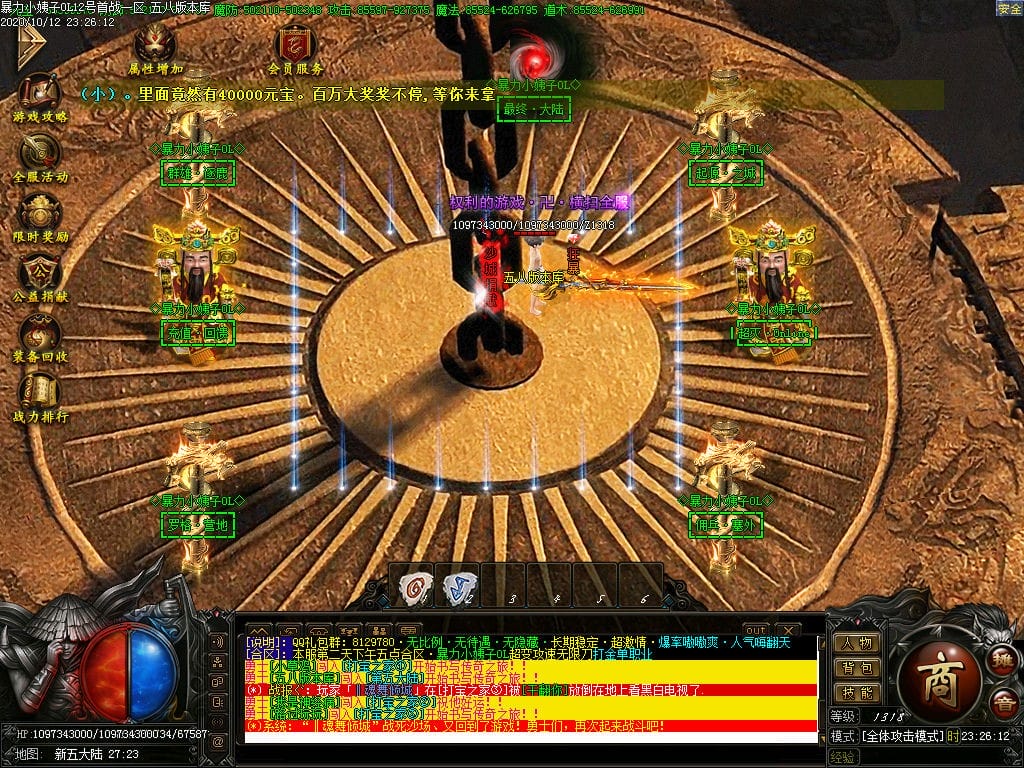Image resolution: width=1024 pixels, height=768 pixels.
Task: Click the 安全 safe zone indicator
Action: (x=1009, y=9)
